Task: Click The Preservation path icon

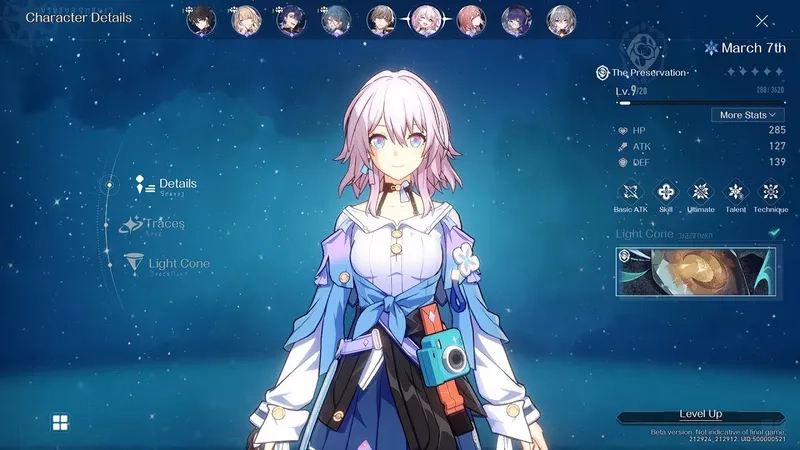Action: point(603,72)
